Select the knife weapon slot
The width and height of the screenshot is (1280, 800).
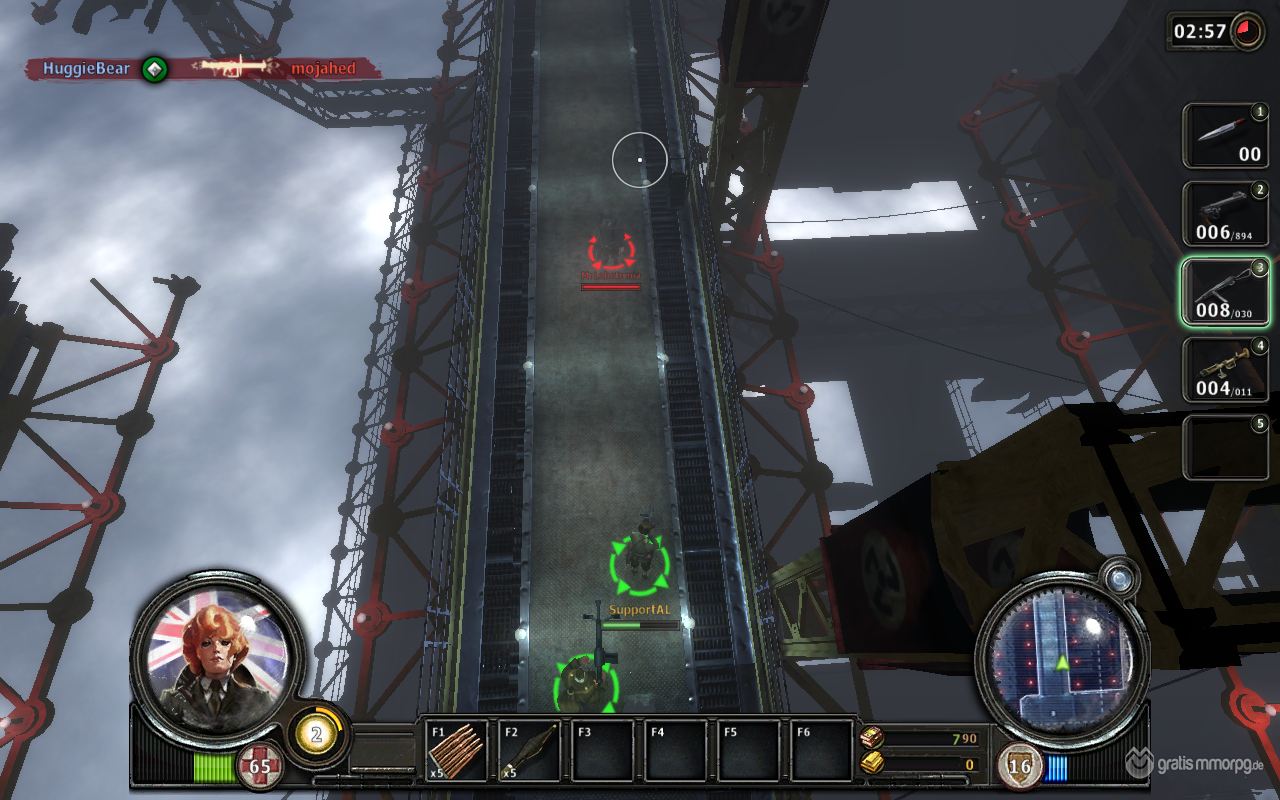pos(1226,136)
